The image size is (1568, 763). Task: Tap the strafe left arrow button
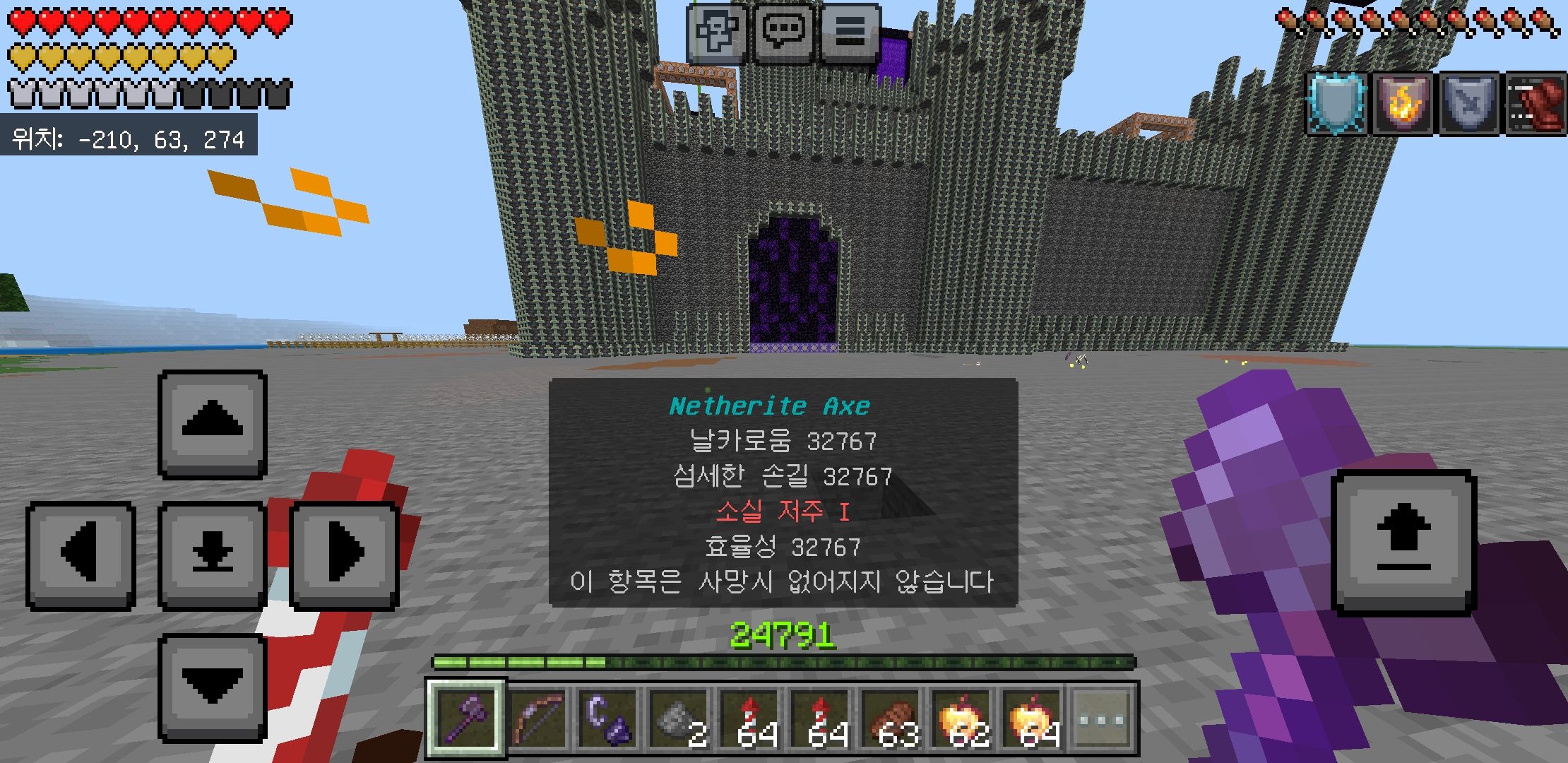click(x=81, y=555)
